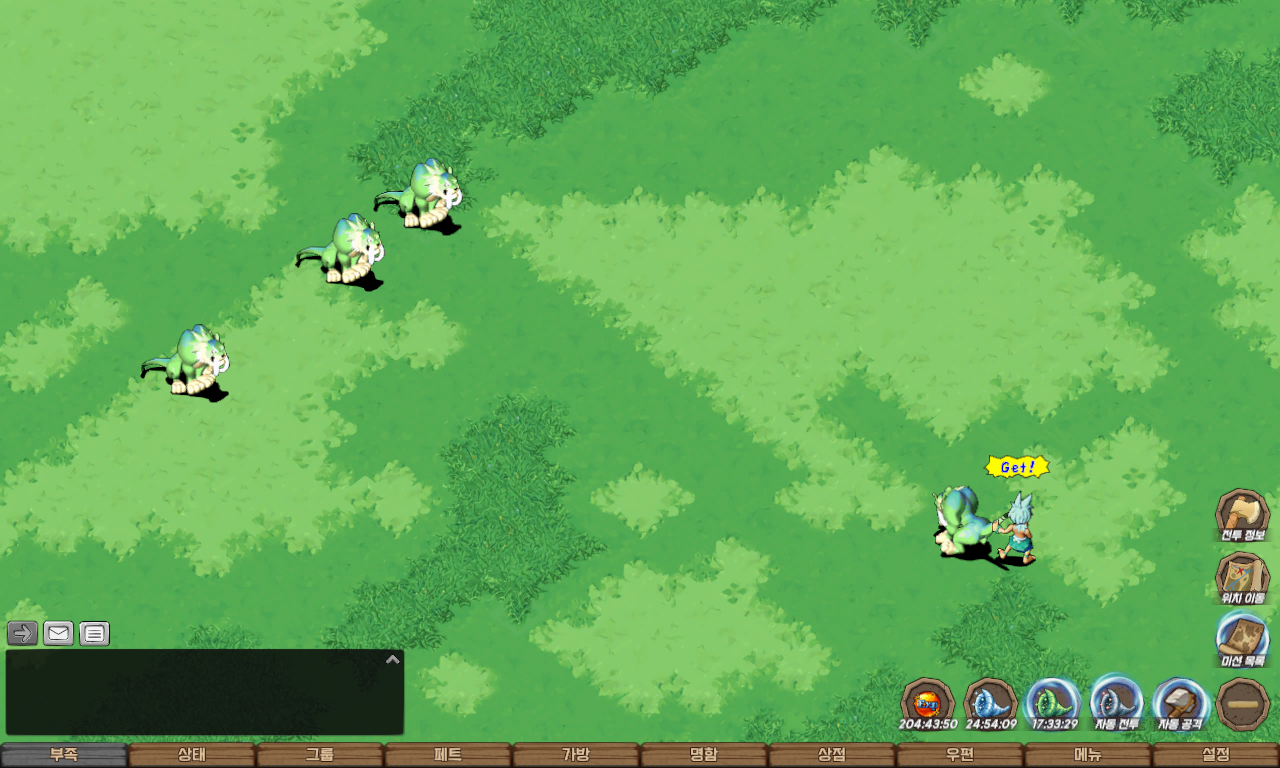Expand the chat box with the up chevron
Viewport: 1280px width, 768px height.
click(393, 659)
